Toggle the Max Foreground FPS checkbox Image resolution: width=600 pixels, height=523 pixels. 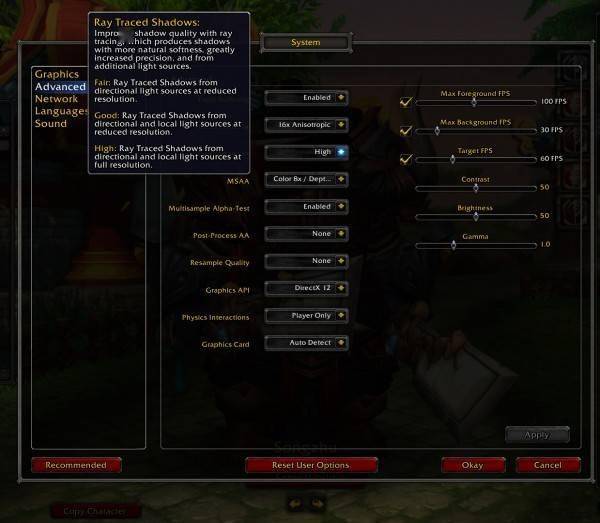(x=406, y=101)
